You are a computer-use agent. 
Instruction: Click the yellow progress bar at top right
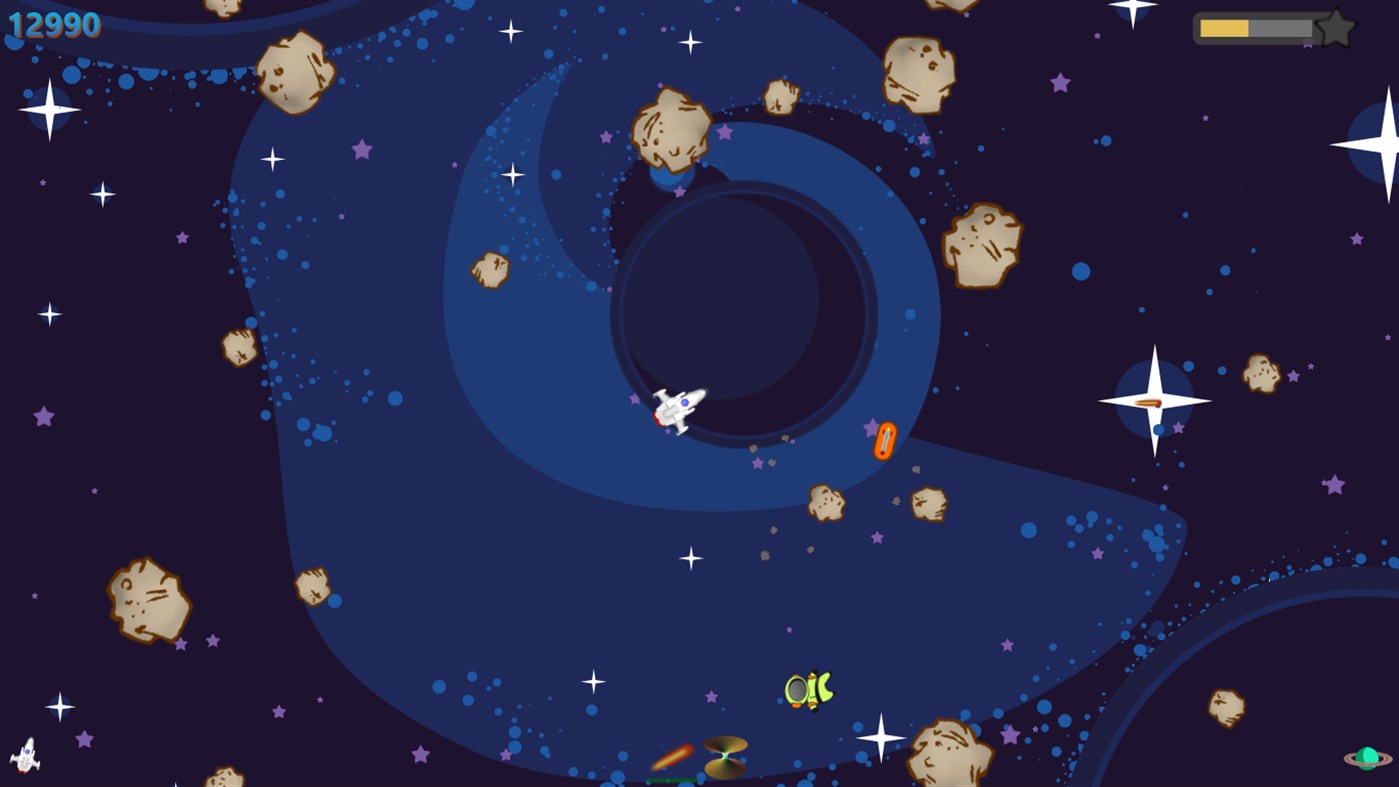[1224, 28]
